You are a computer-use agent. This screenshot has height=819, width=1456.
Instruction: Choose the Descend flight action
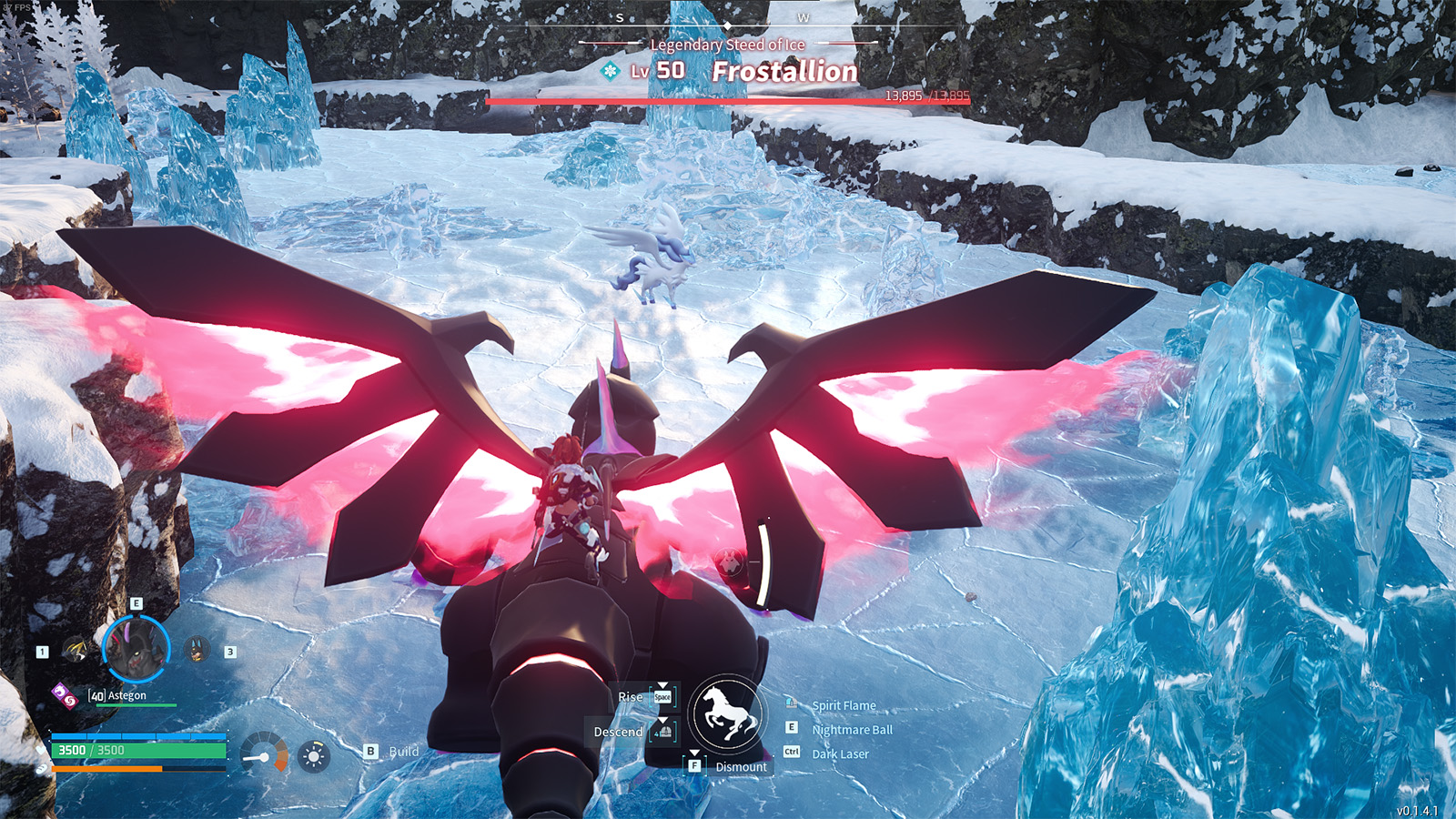point(619,732)
